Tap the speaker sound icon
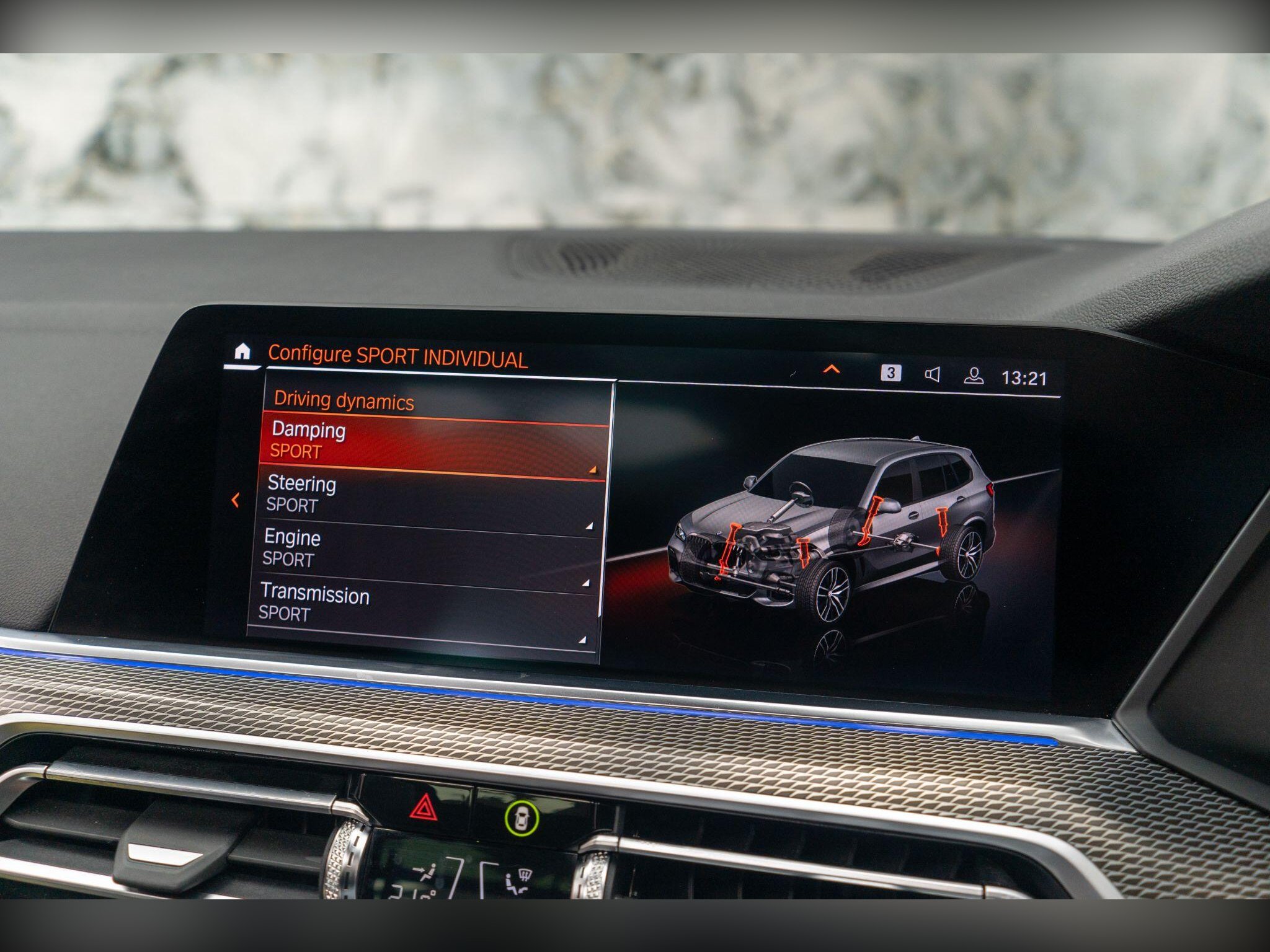 pos(932,374)
